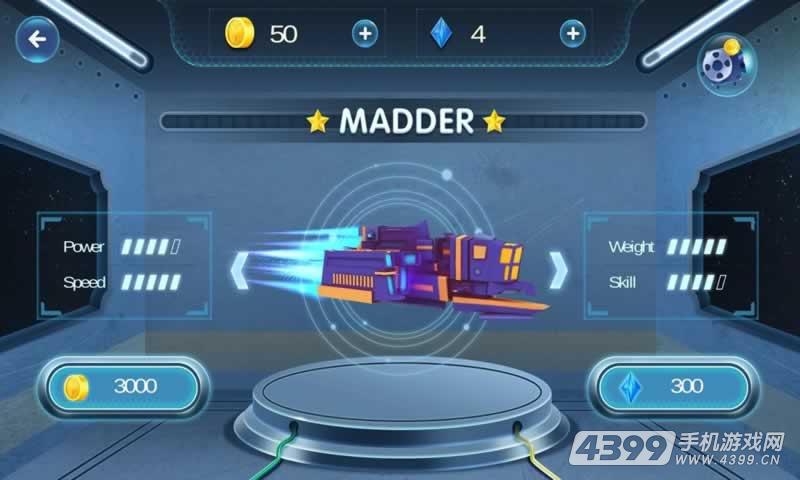This screenshot has width=800, height=480.
Task: Buy Madder for 300 blue gems
Action: [x=673, y=387]
